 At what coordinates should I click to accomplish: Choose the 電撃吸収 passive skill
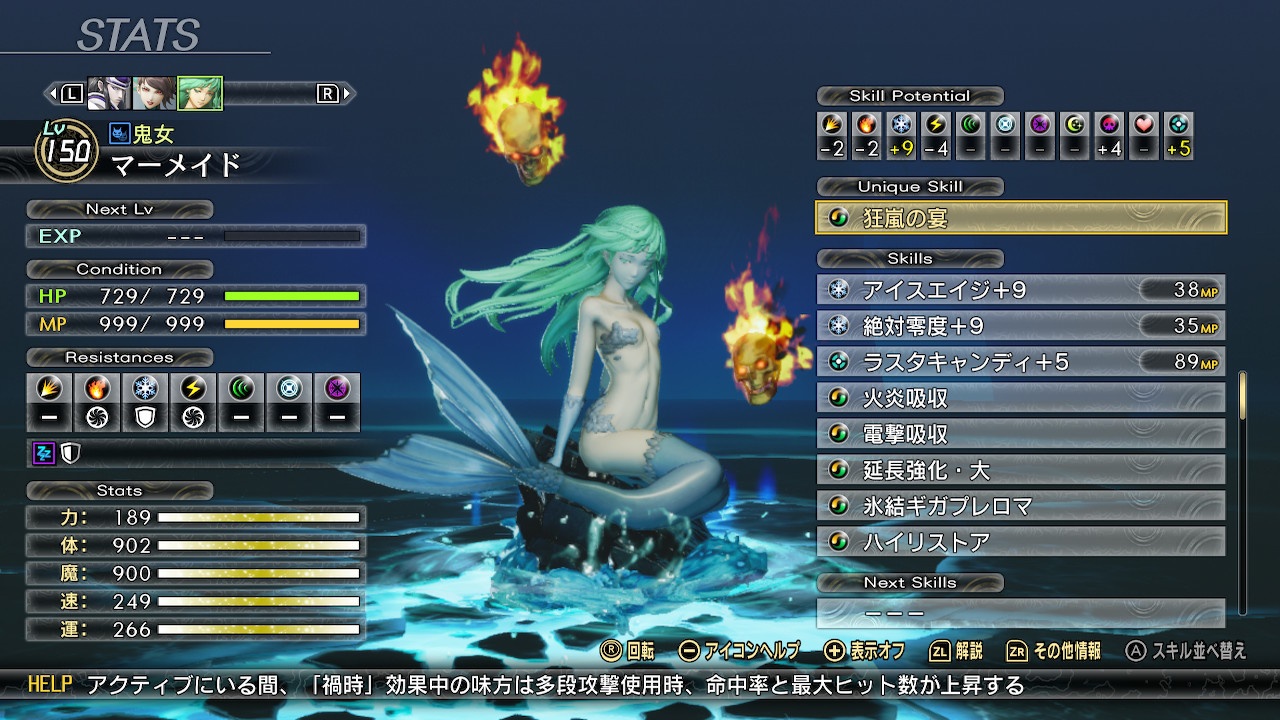[x=1021, y=434]
